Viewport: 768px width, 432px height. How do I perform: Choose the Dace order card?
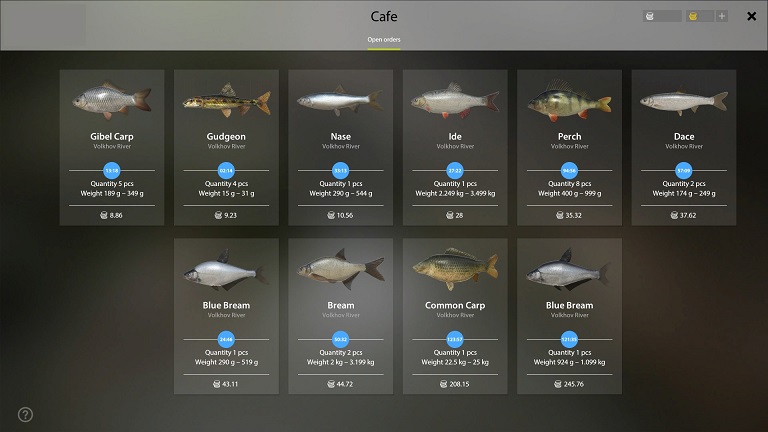[x=683, y=147]
